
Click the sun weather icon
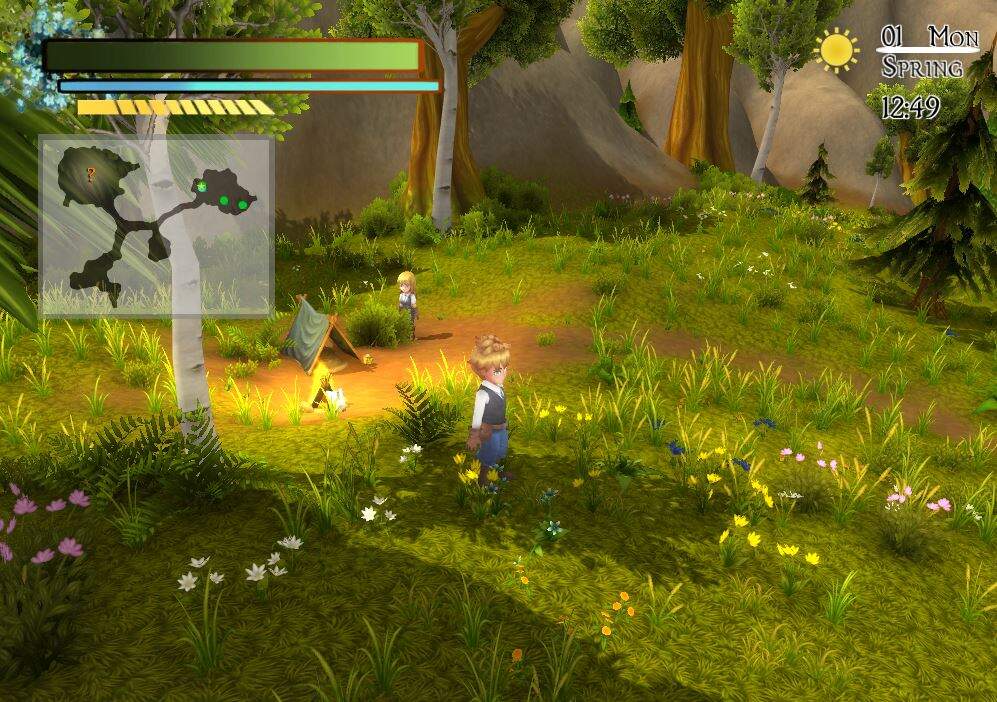(x=836, y=49)
